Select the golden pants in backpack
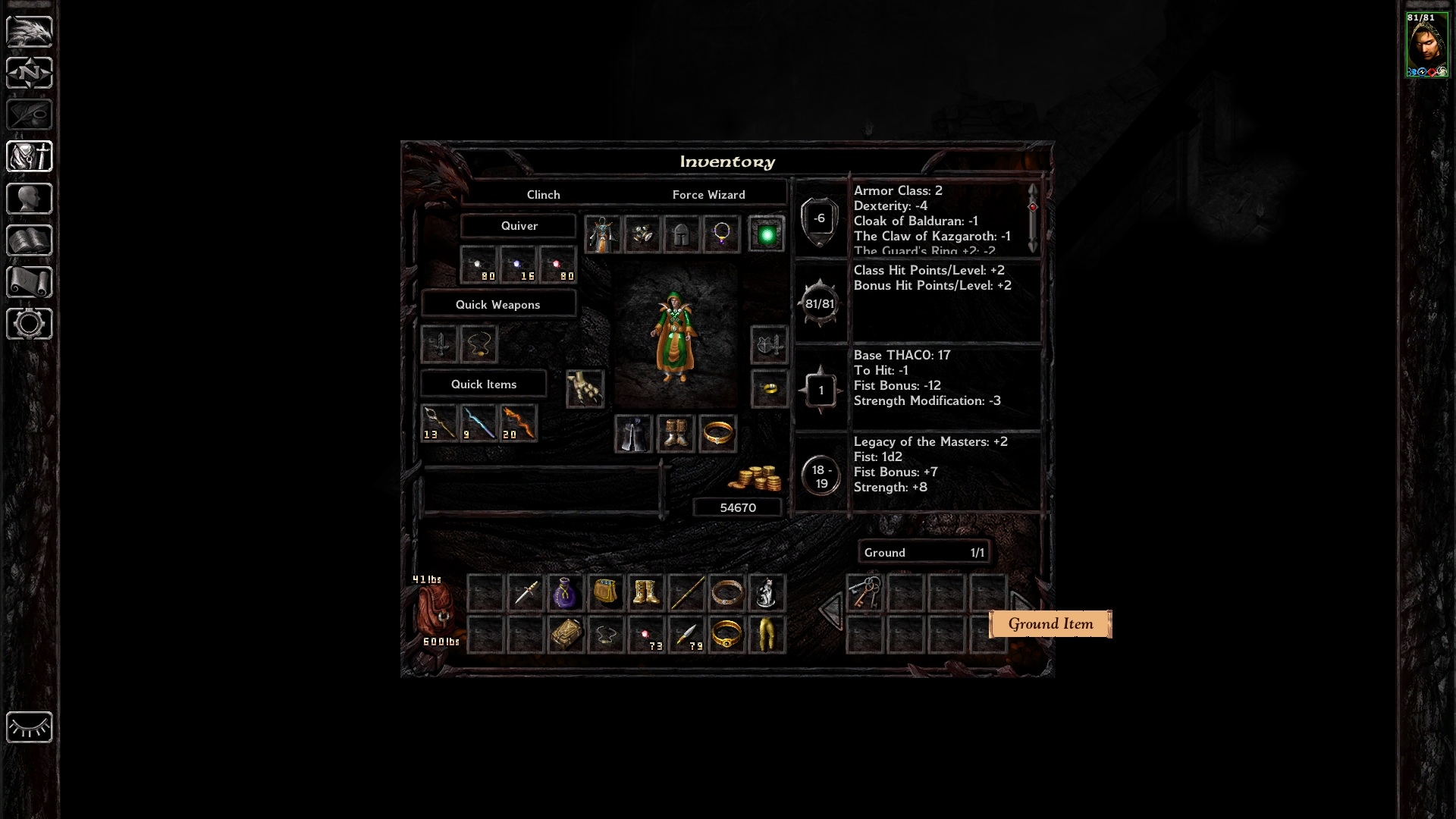This screenshot has width=1456, height=819. pyautogui.click(x=767, y=635)
